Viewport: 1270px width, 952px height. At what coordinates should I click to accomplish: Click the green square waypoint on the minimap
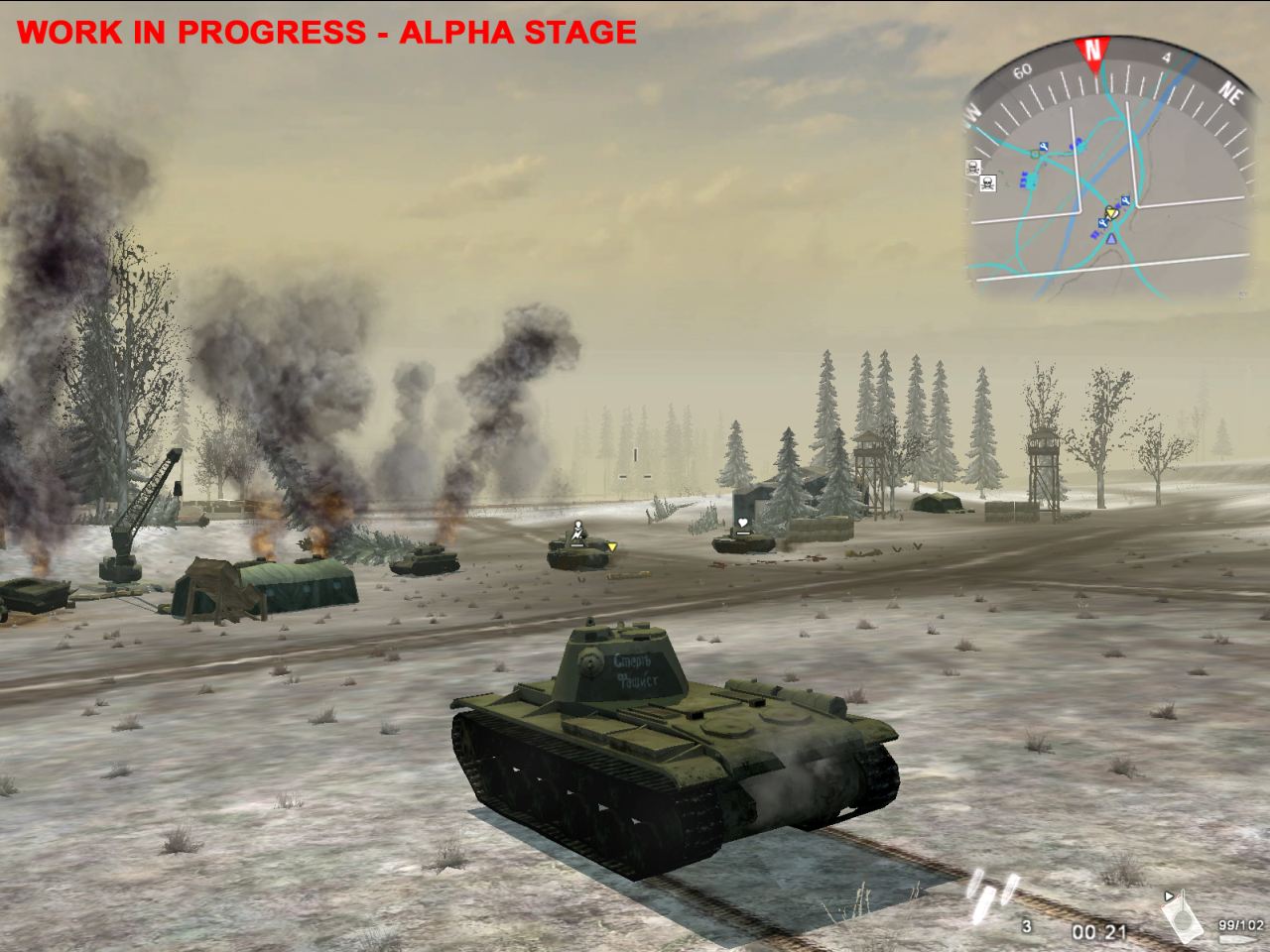point(1033,154)
